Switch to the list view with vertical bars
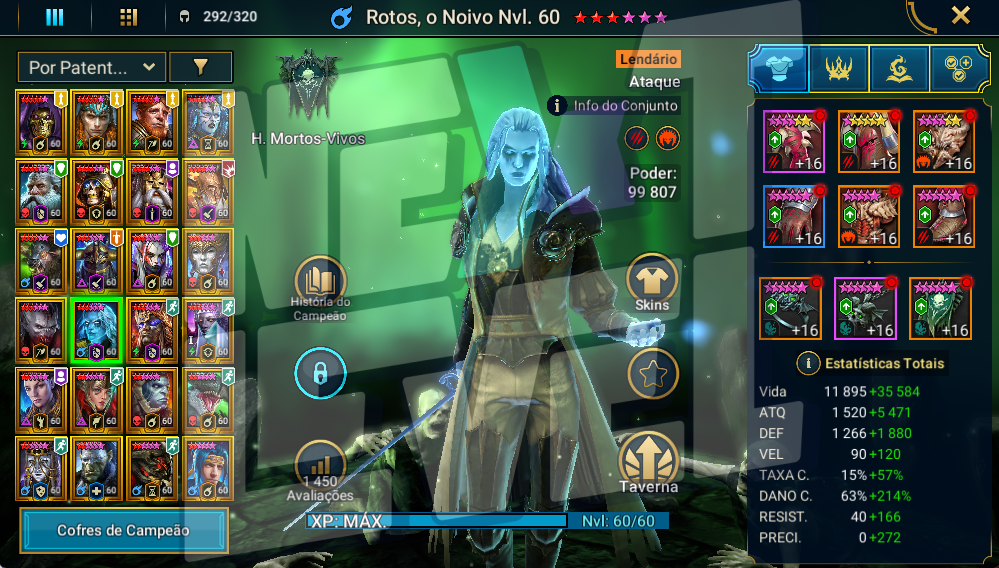Screen dimensions: 999x568 tap(54, 17)
